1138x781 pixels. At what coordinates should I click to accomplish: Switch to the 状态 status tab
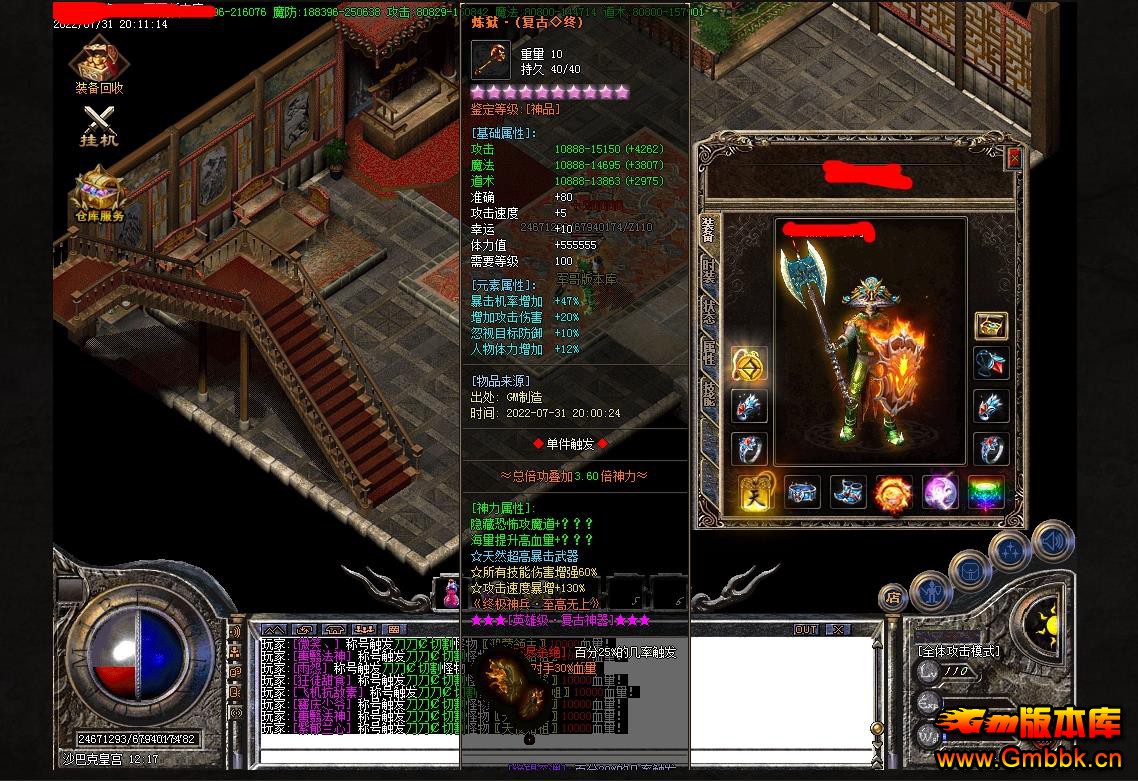click(x=709, y=313)
